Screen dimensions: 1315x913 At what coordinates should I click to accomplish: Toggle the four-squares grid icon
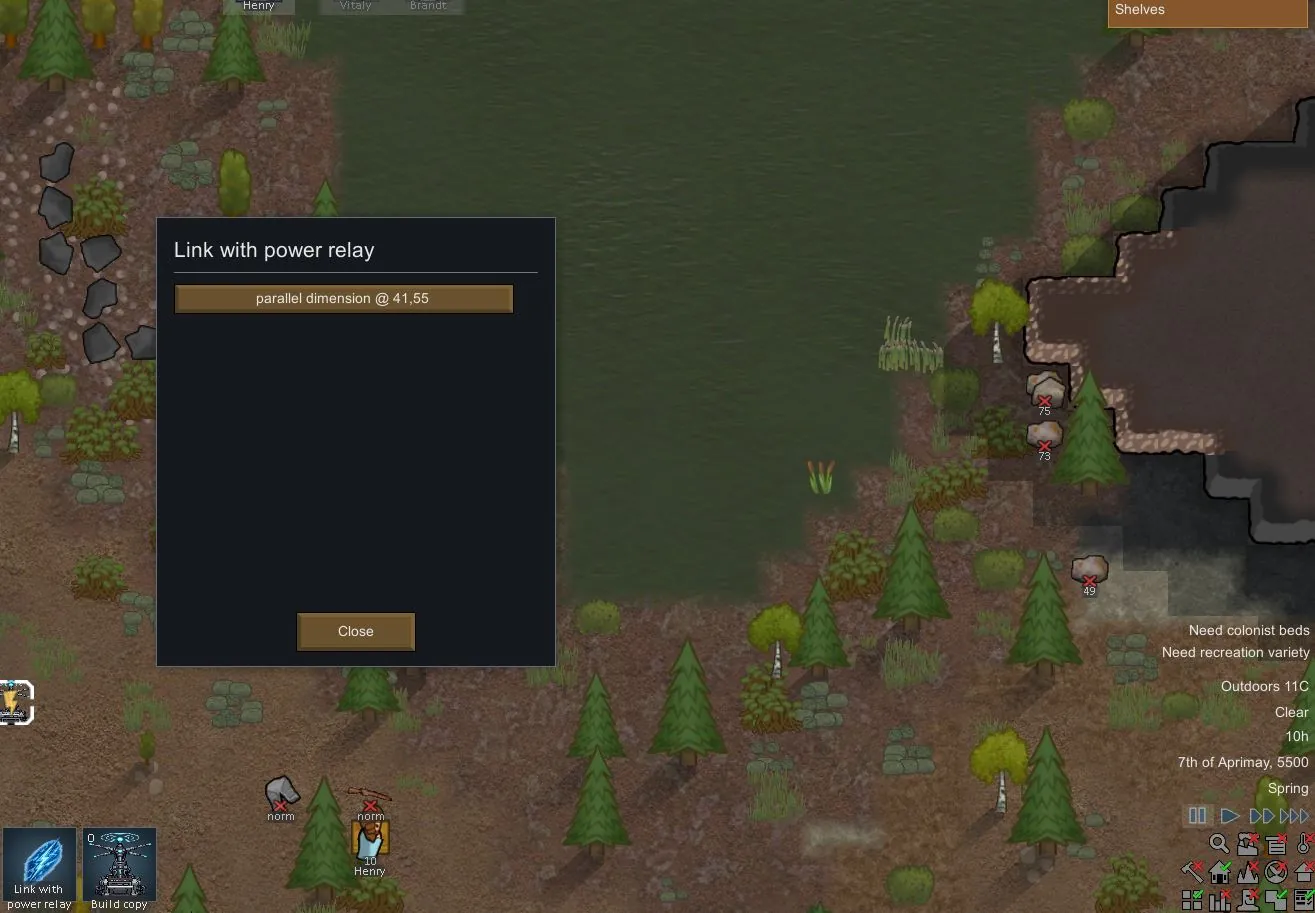click(1192, 900)
